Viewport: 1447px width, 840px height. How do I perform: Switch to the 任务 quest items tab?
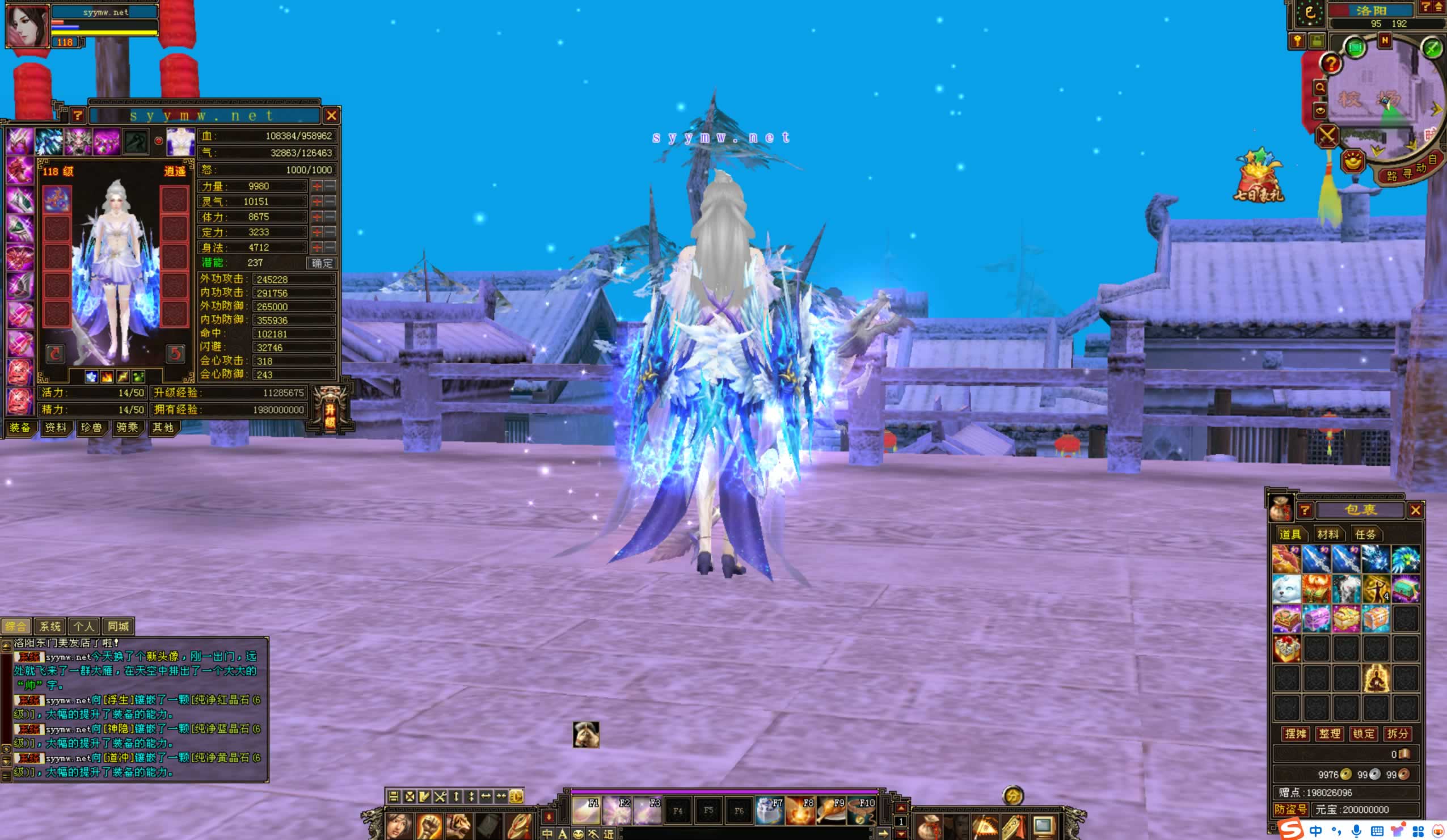(x=1365, y=534)
